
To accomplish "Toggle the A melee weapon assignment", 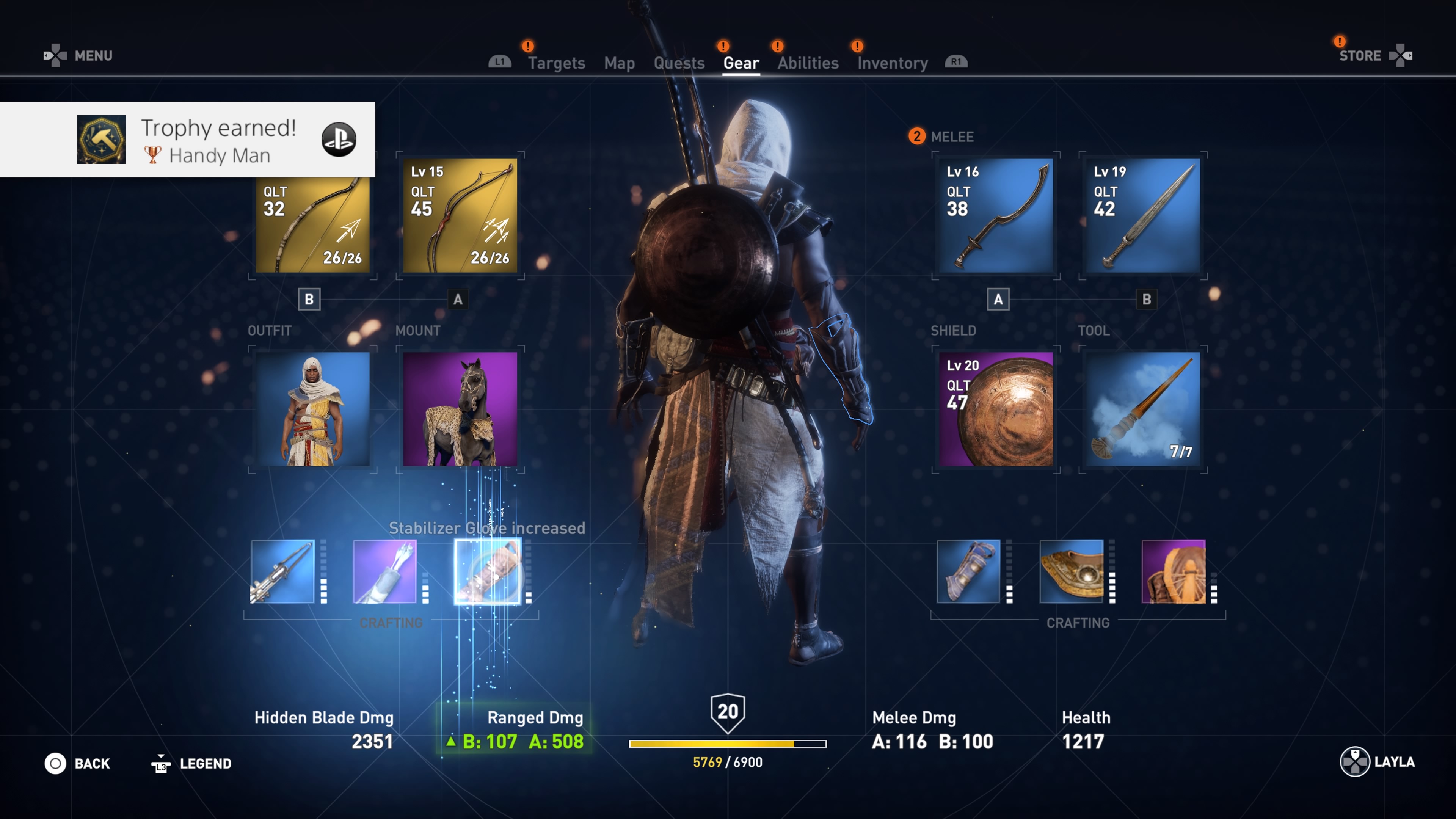I will pyautogui.click(x=998, y=300).
